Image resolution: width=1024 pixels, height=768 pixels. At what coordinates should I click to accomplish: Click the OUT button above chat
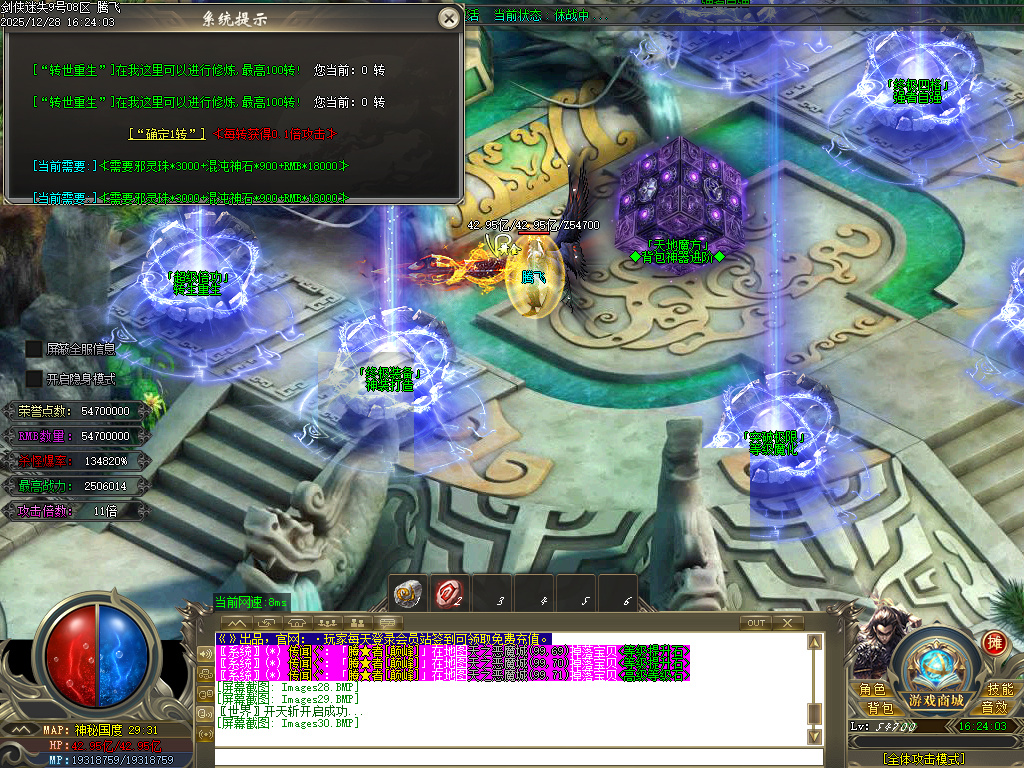tap(756, 623)
